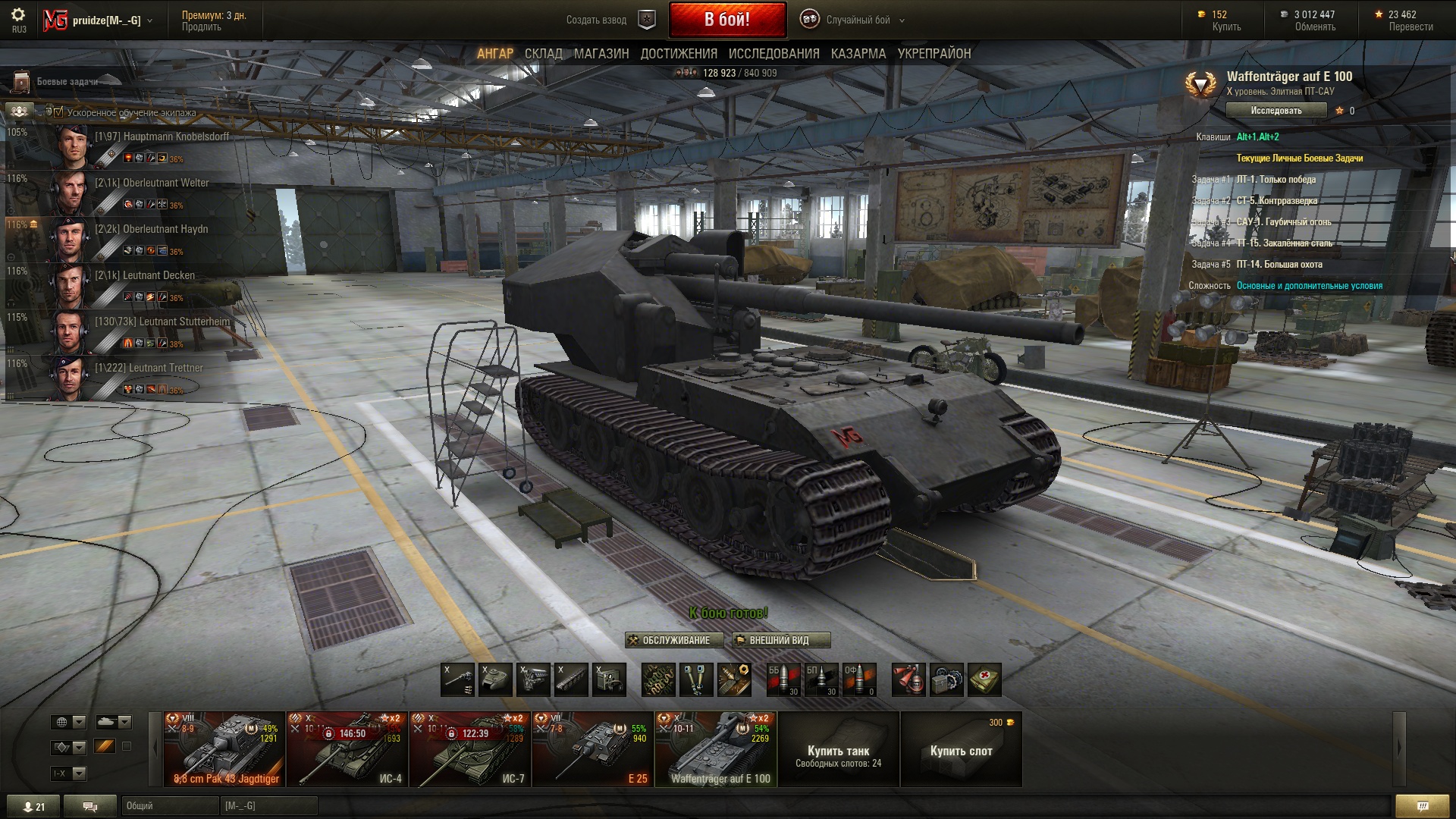
Task: Select the camouflage net equipment slot
Action: [x=660, y=679]
